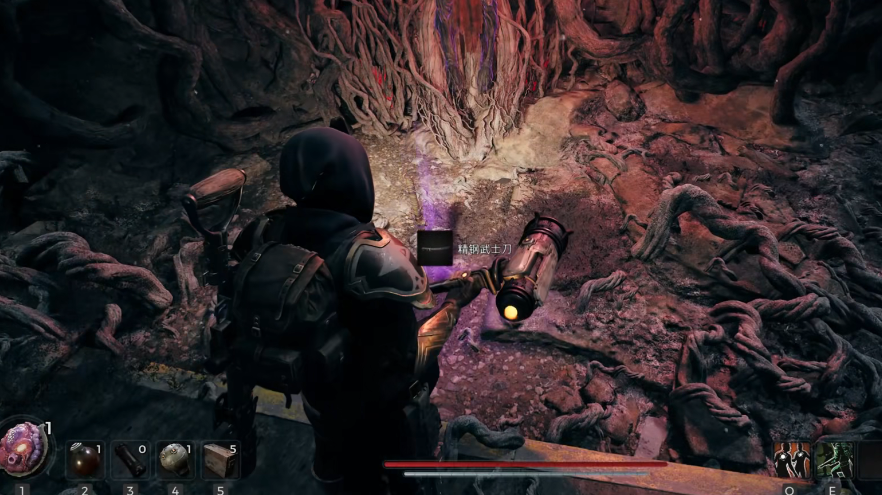The width and height of the screenshot is (882, 495).
Task: Trigger the green warrior skill icon
Action: click(834, 459)
